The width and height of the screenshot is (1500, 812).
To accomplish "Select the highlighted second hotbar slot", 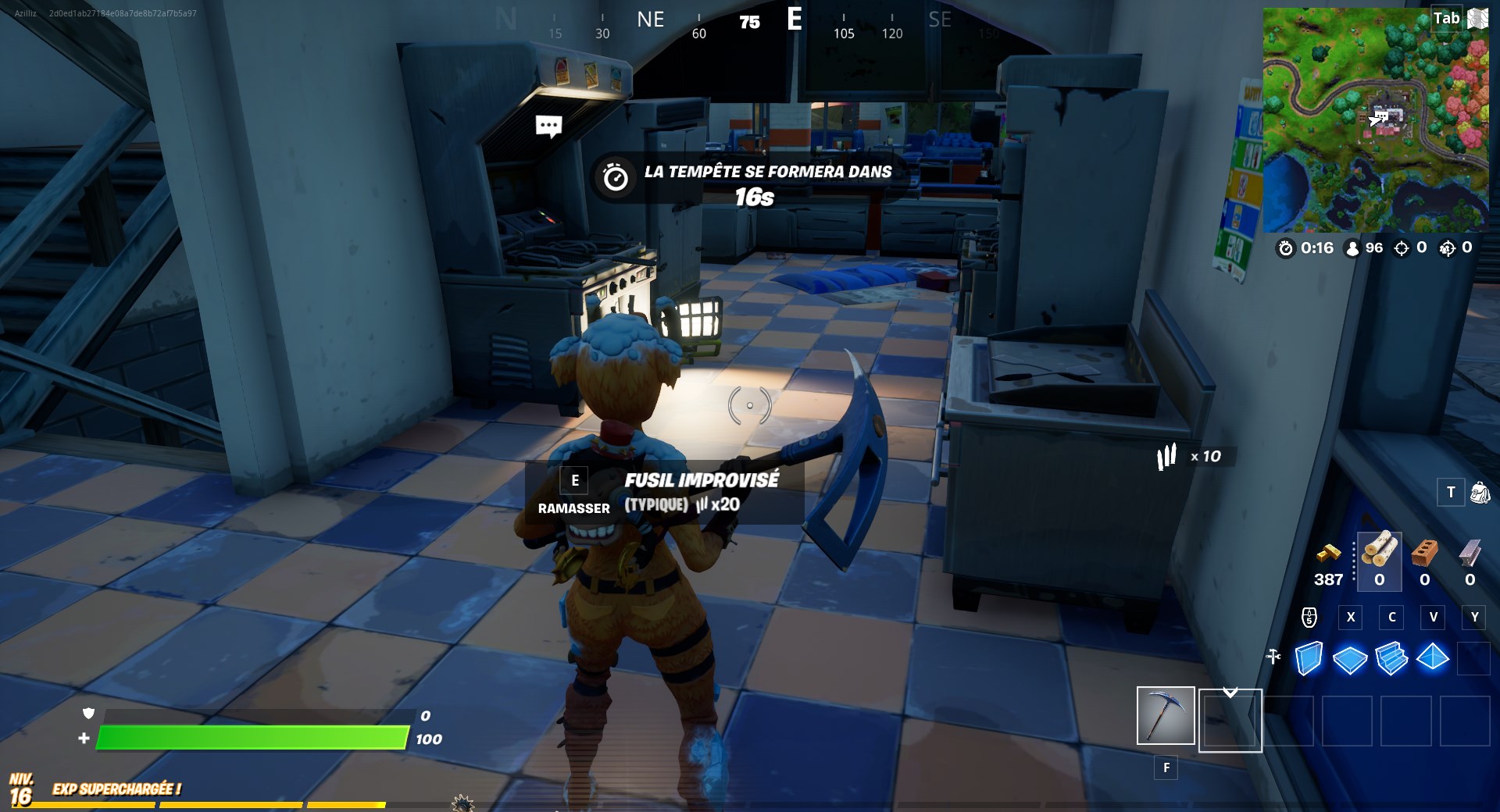I will point(1230,720).
